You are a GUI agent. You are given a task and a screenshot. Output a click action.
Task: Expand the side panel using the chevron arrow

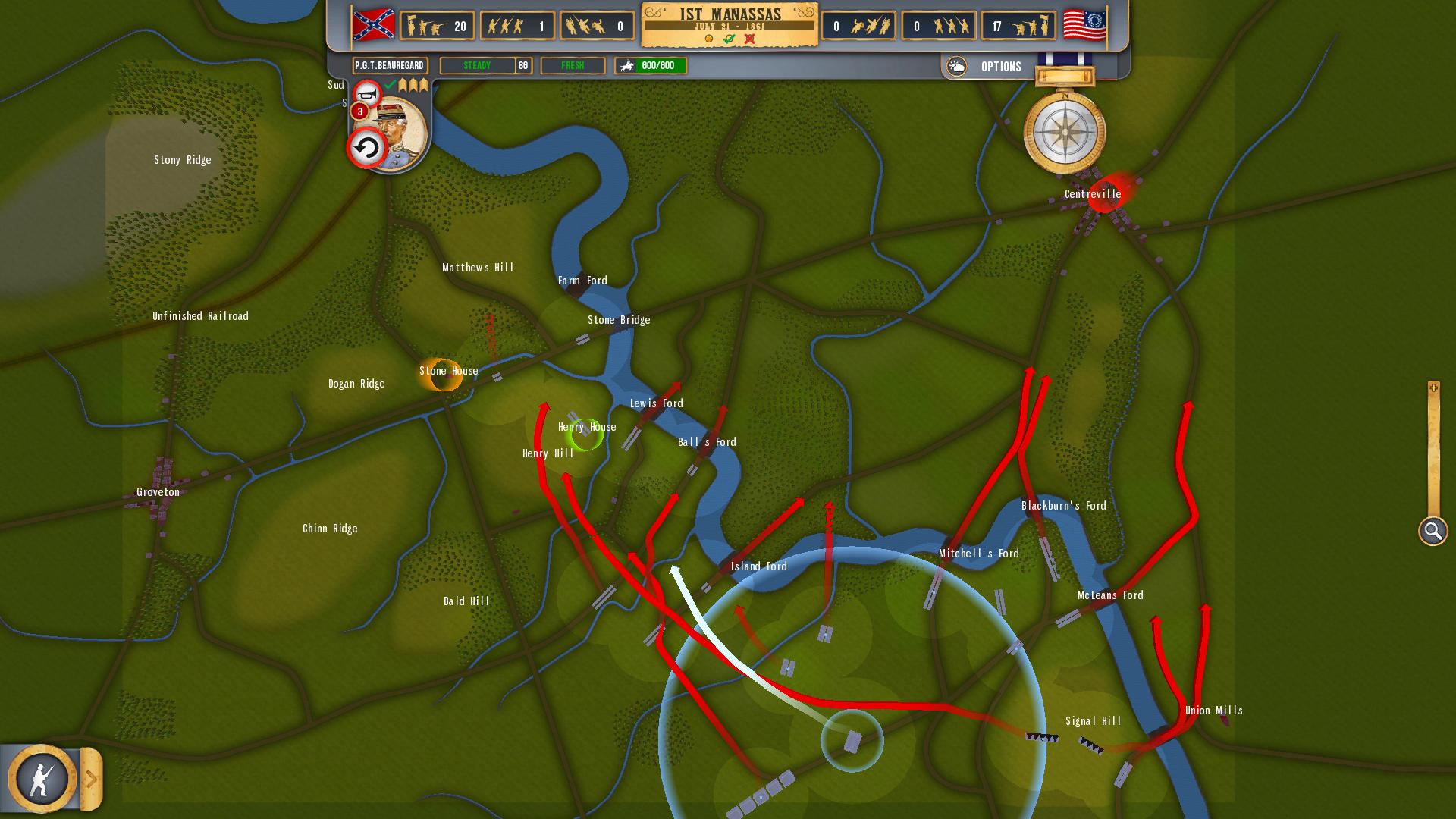[92, 778]
